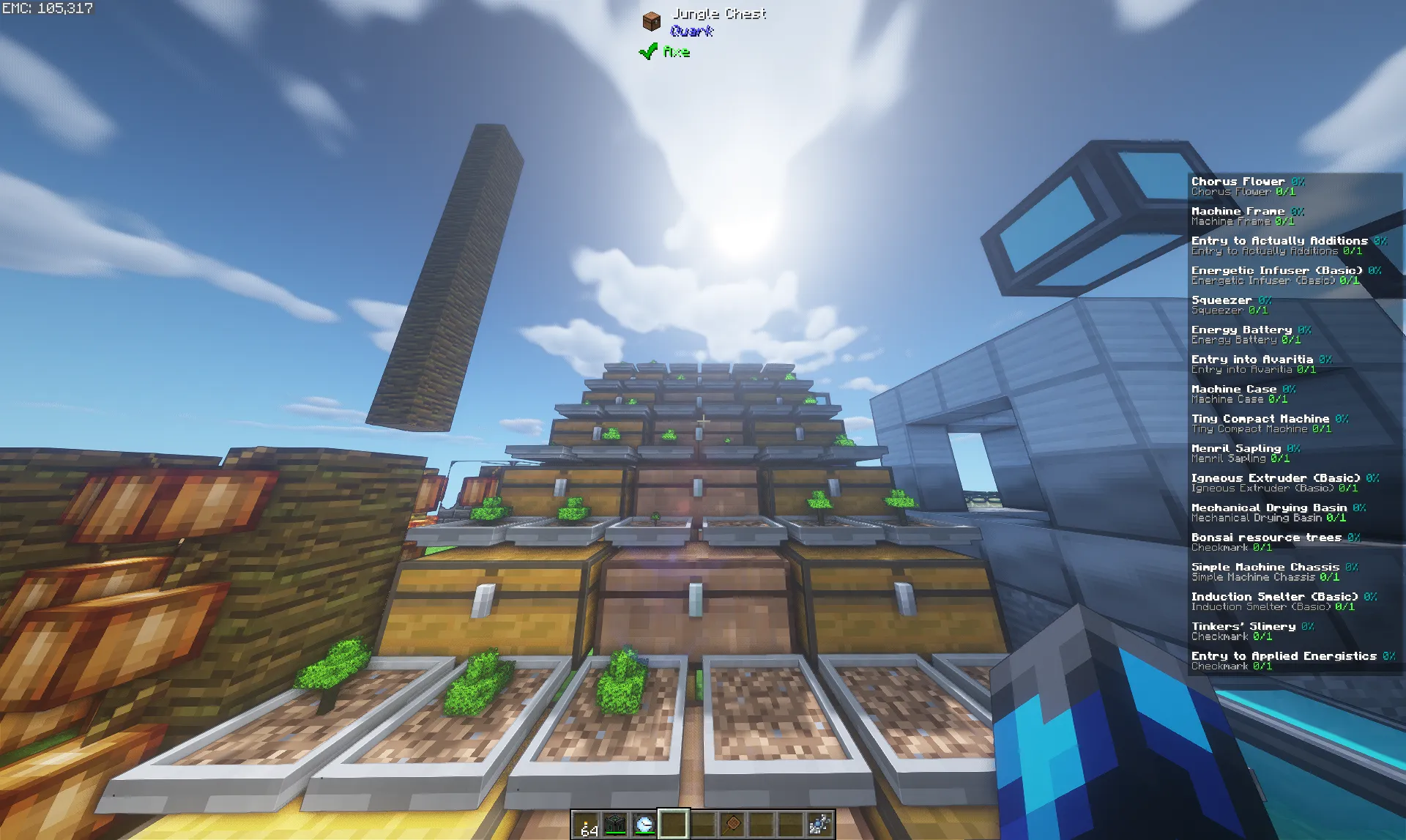Click the Quark mod name label in the tooltip
This screenshot has height=840, width=1406.
tap(691, 31)
